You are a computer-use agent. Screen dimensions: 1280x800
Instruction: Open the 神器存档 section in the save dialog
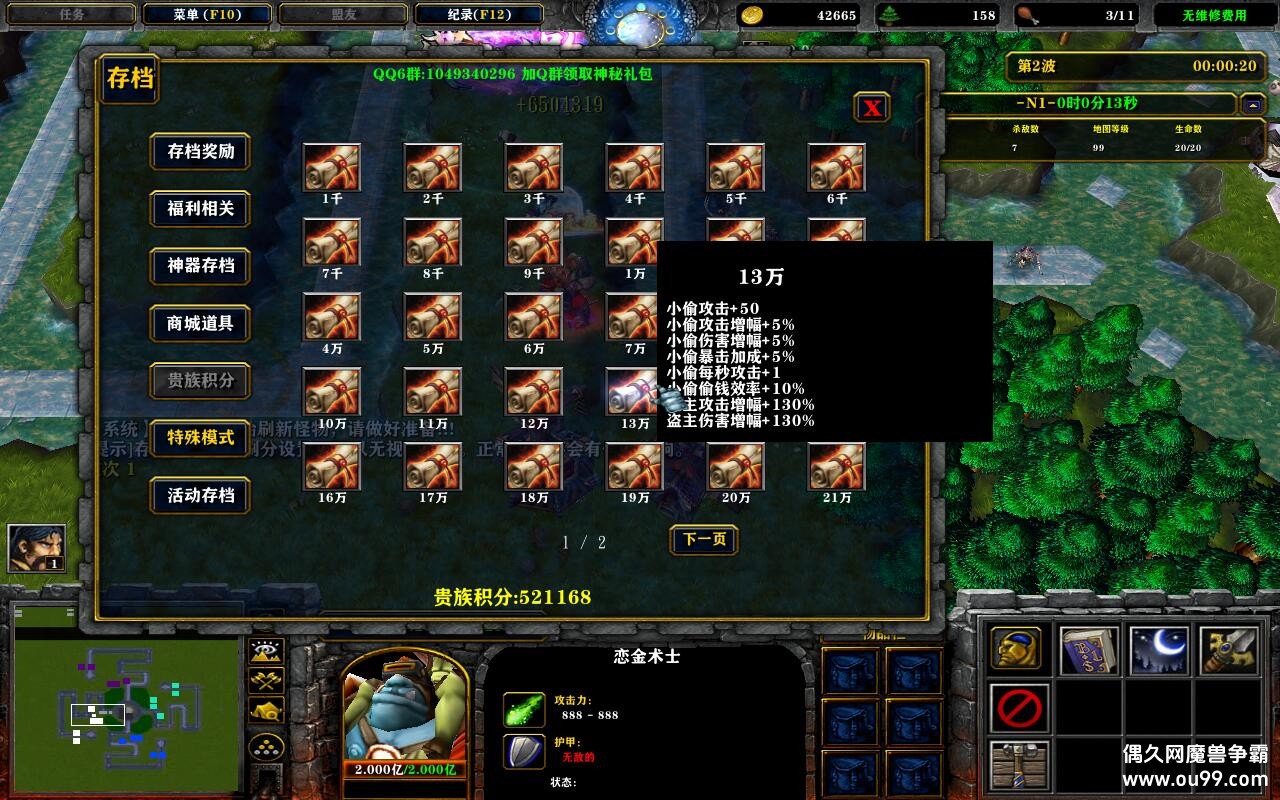(200, 267)
